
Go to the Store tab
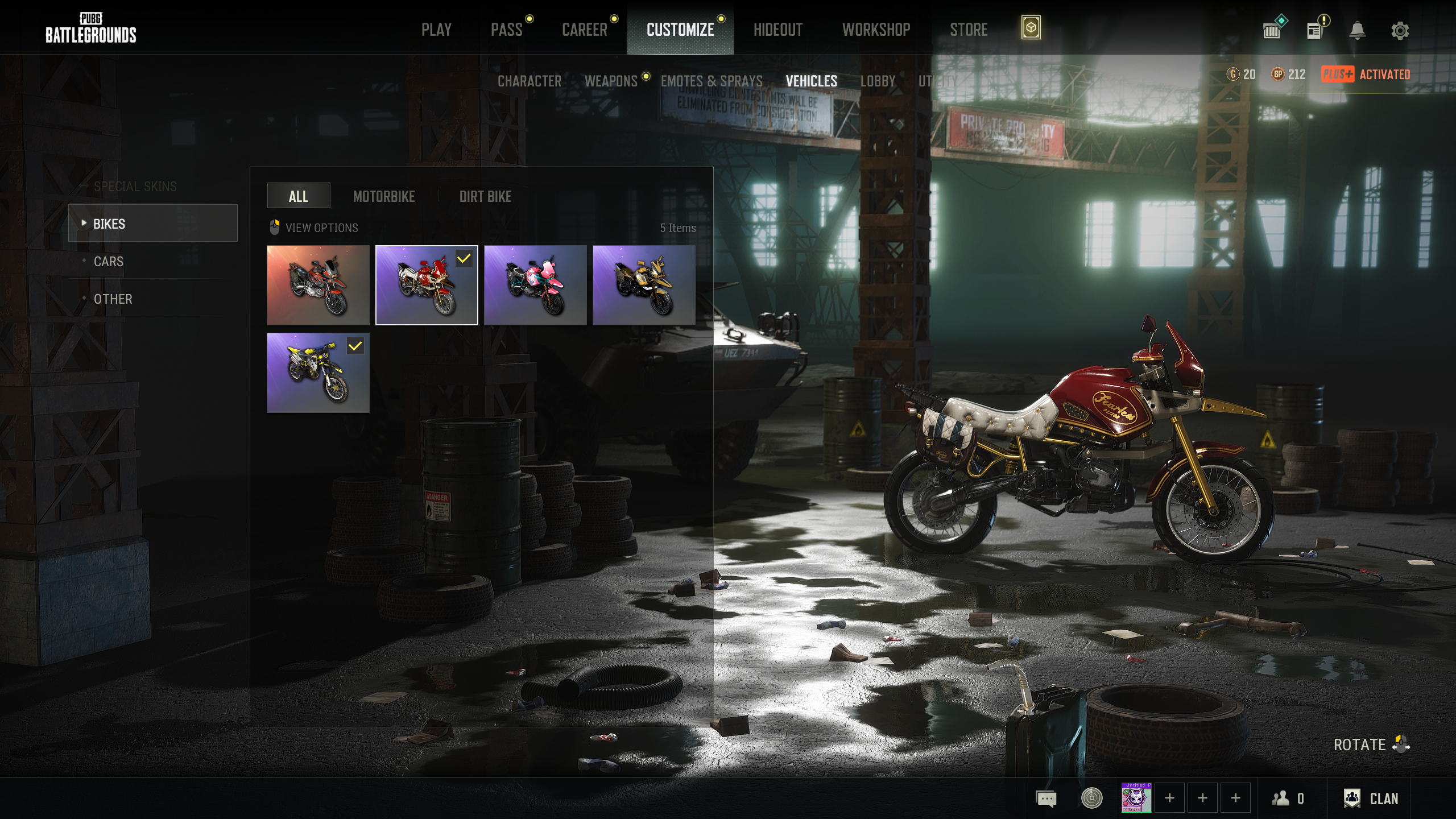pyautogui.click(x=969, y=30)
